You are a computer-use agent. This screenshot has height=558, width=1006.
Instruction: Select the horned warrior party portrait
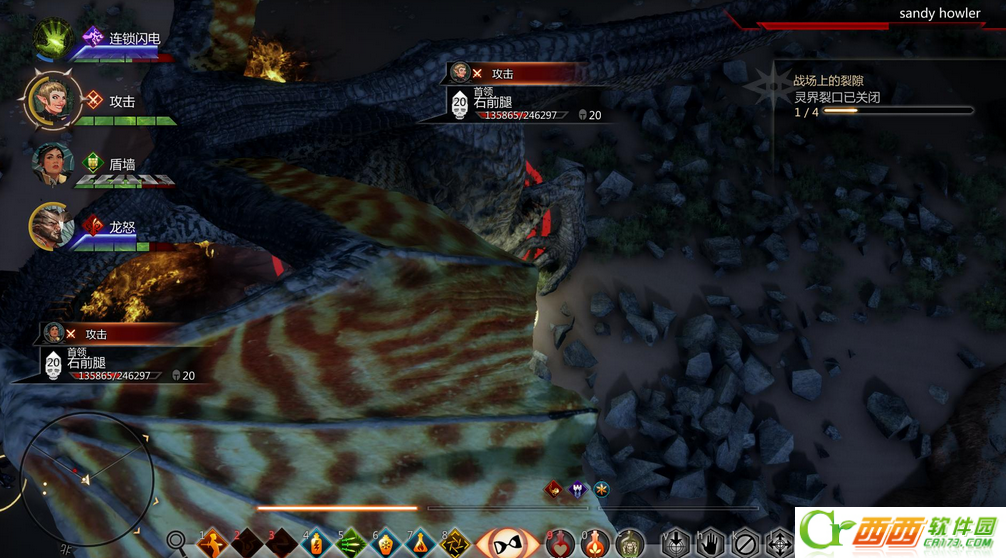[x=49, y=225]
